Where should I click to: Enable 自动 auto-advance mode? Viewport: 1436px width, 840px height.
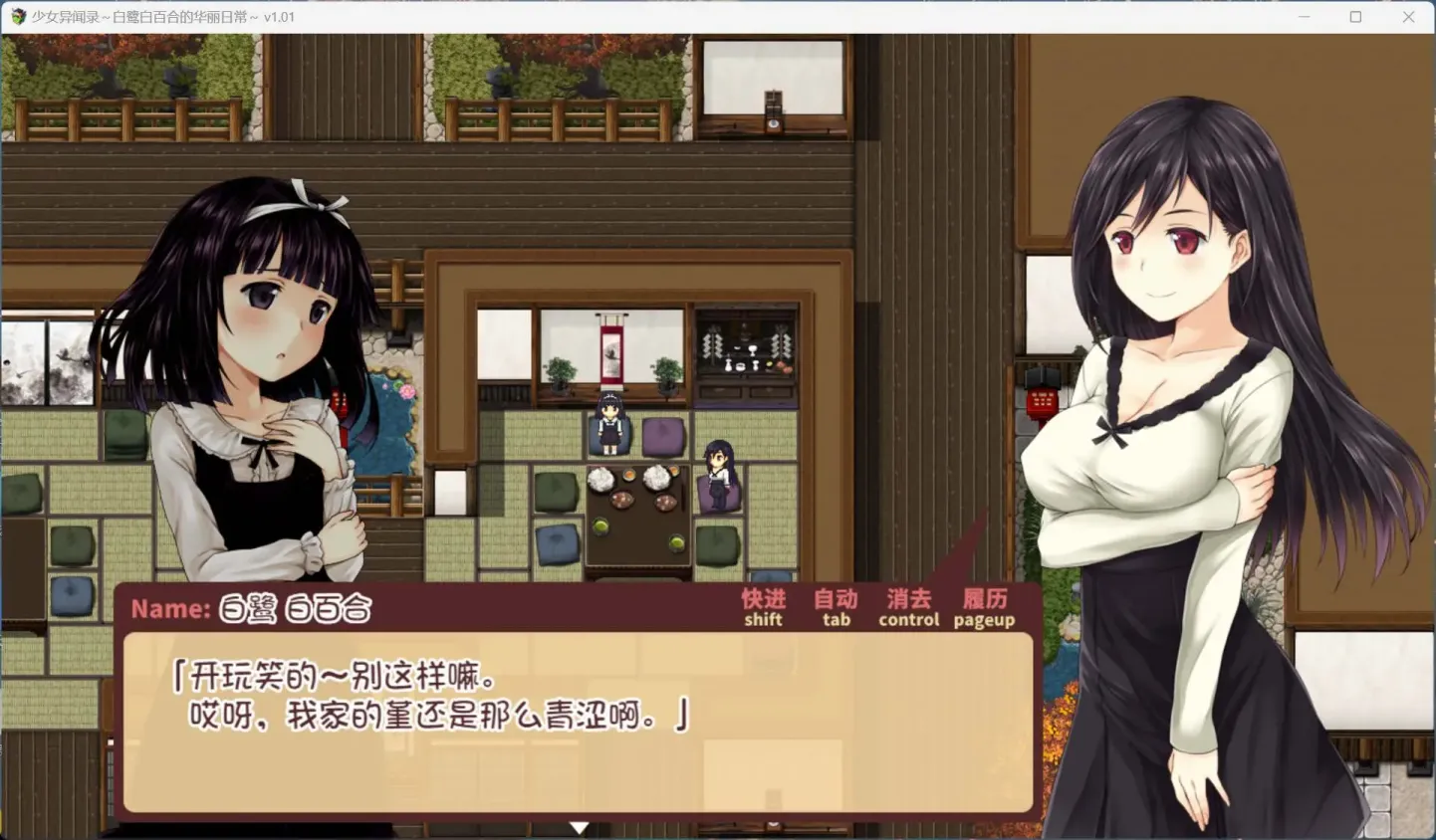(x=835, y=599)
